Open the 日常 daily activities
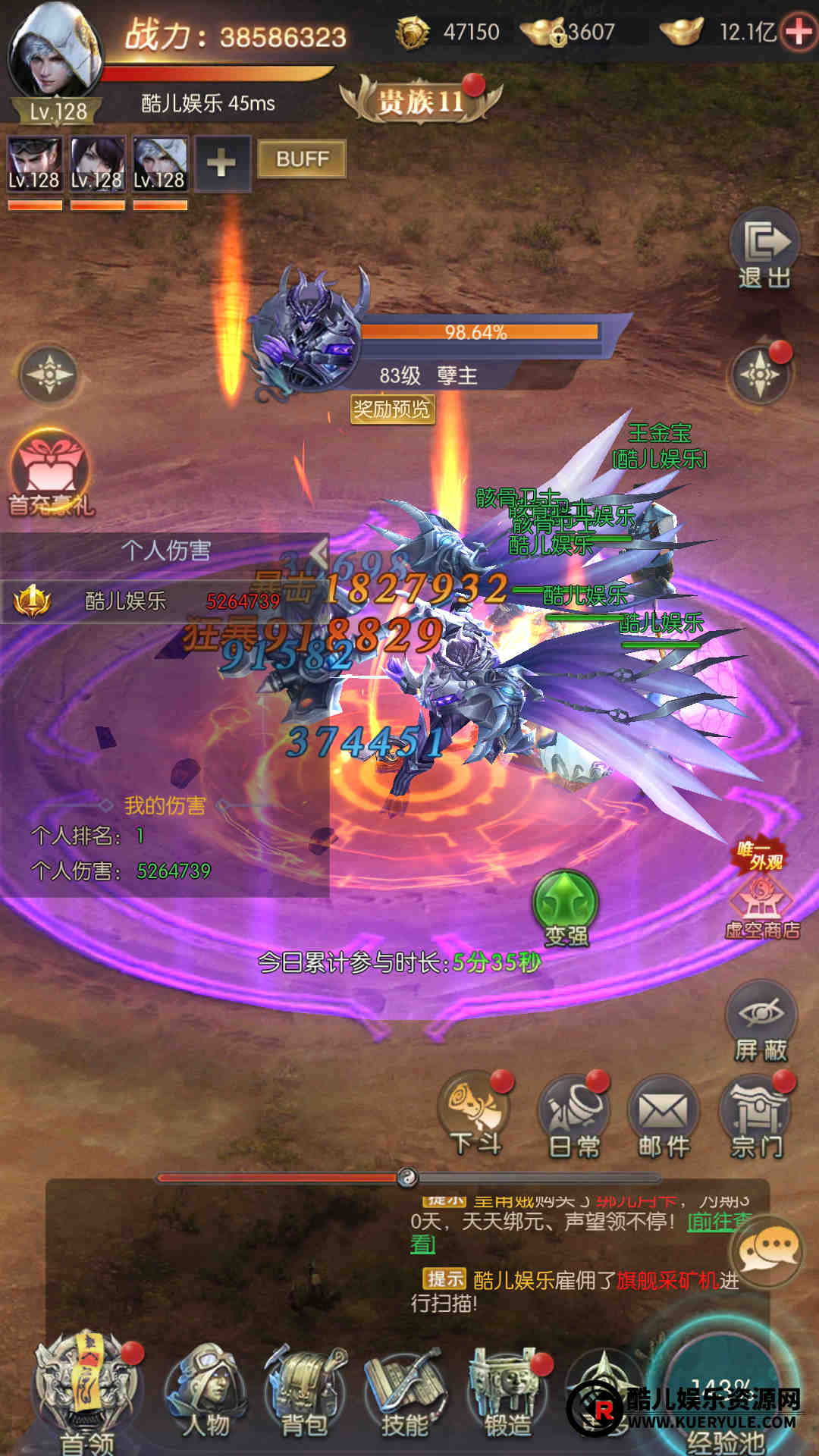This screenshot has height=1456, width=819. 574,1116
